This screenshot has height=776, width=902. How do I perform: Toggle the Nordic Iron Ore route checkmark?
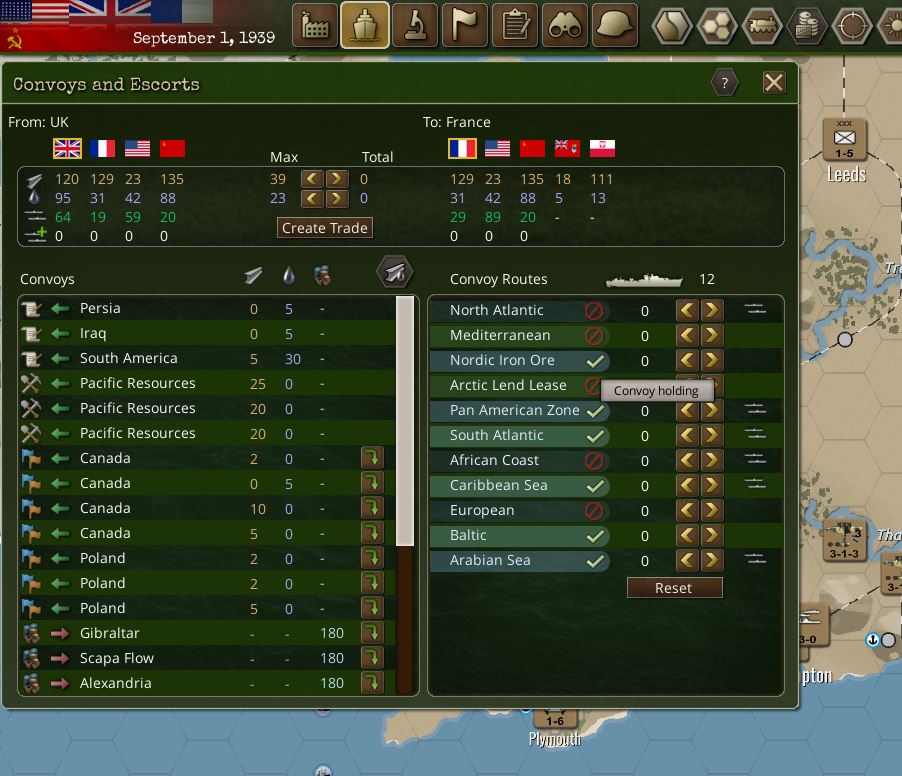(x=595, y=361)
